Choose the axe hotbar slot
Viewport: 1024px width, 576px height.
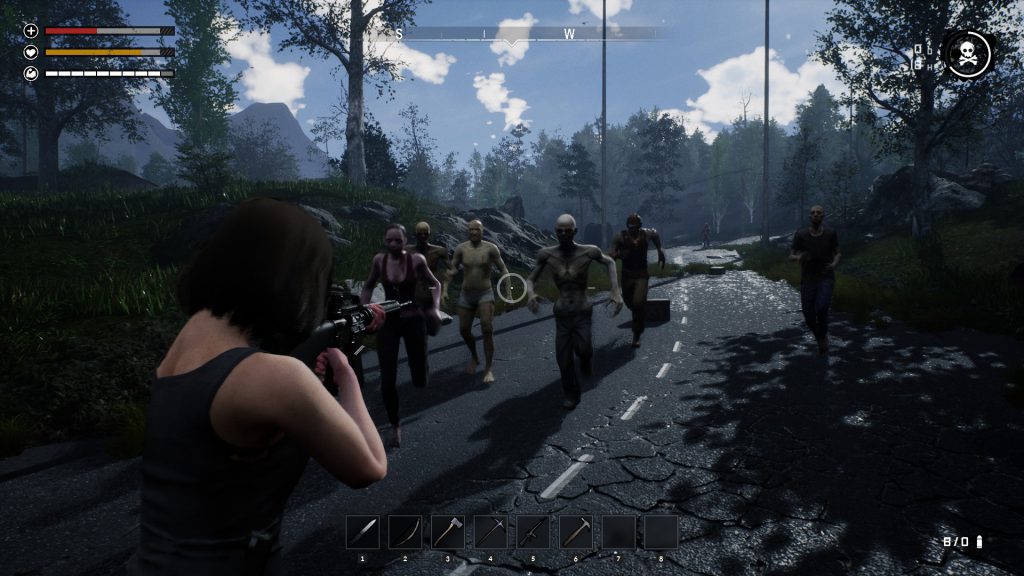[448, 532]
